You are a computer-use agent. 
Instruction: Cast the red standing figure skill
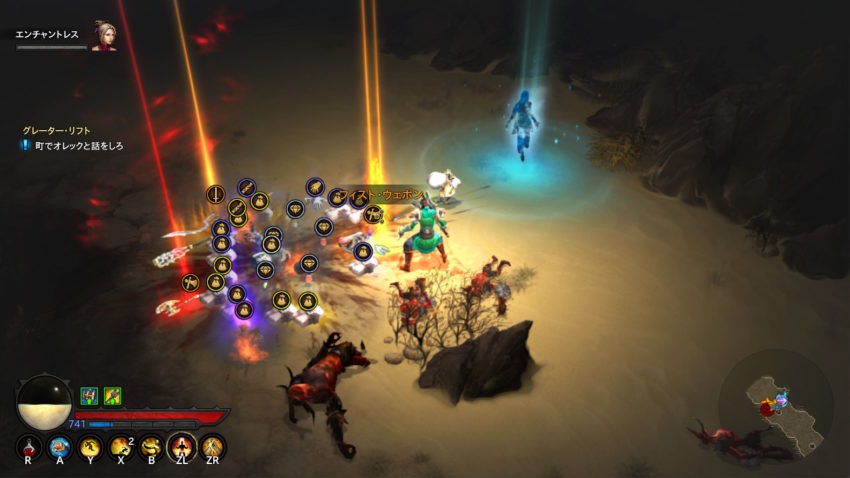(x=183, y=447)
